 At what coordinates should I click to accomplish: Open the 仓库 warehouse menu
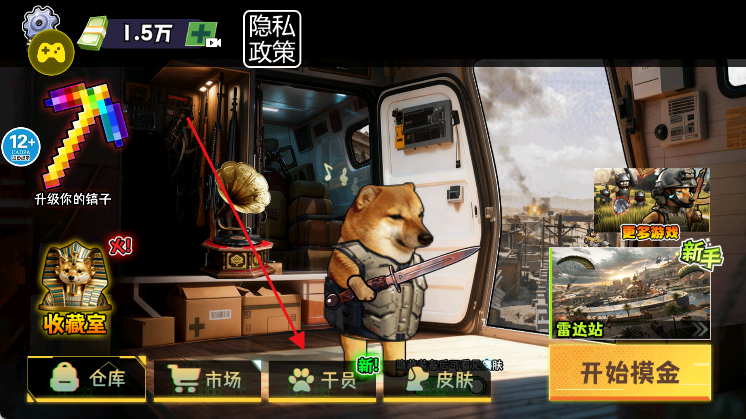pyautogui.click(x=88, y=379)
